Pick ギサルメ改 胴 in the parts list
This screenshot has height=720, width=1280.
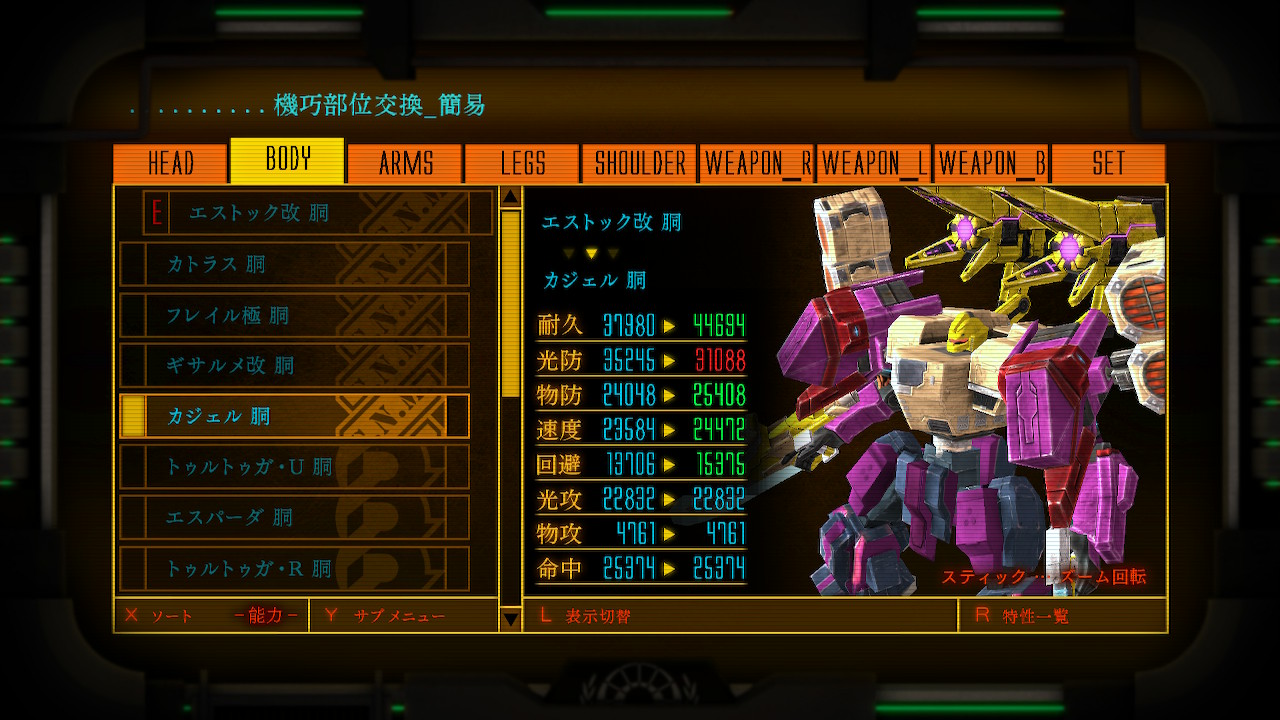[294, 366]
